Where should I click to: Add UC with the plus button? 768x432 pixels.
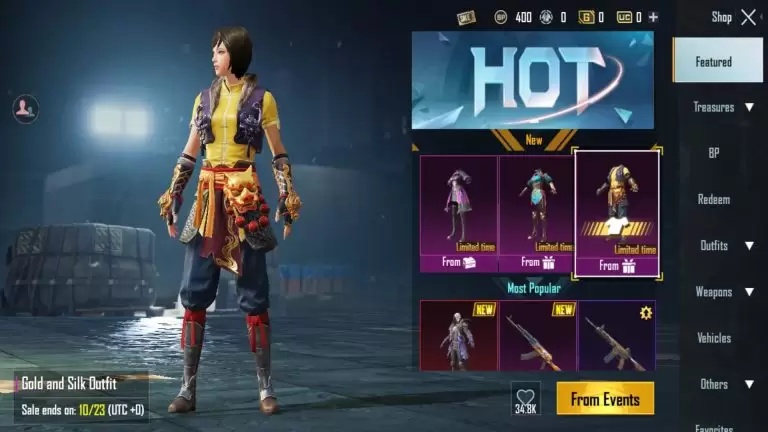653,17
